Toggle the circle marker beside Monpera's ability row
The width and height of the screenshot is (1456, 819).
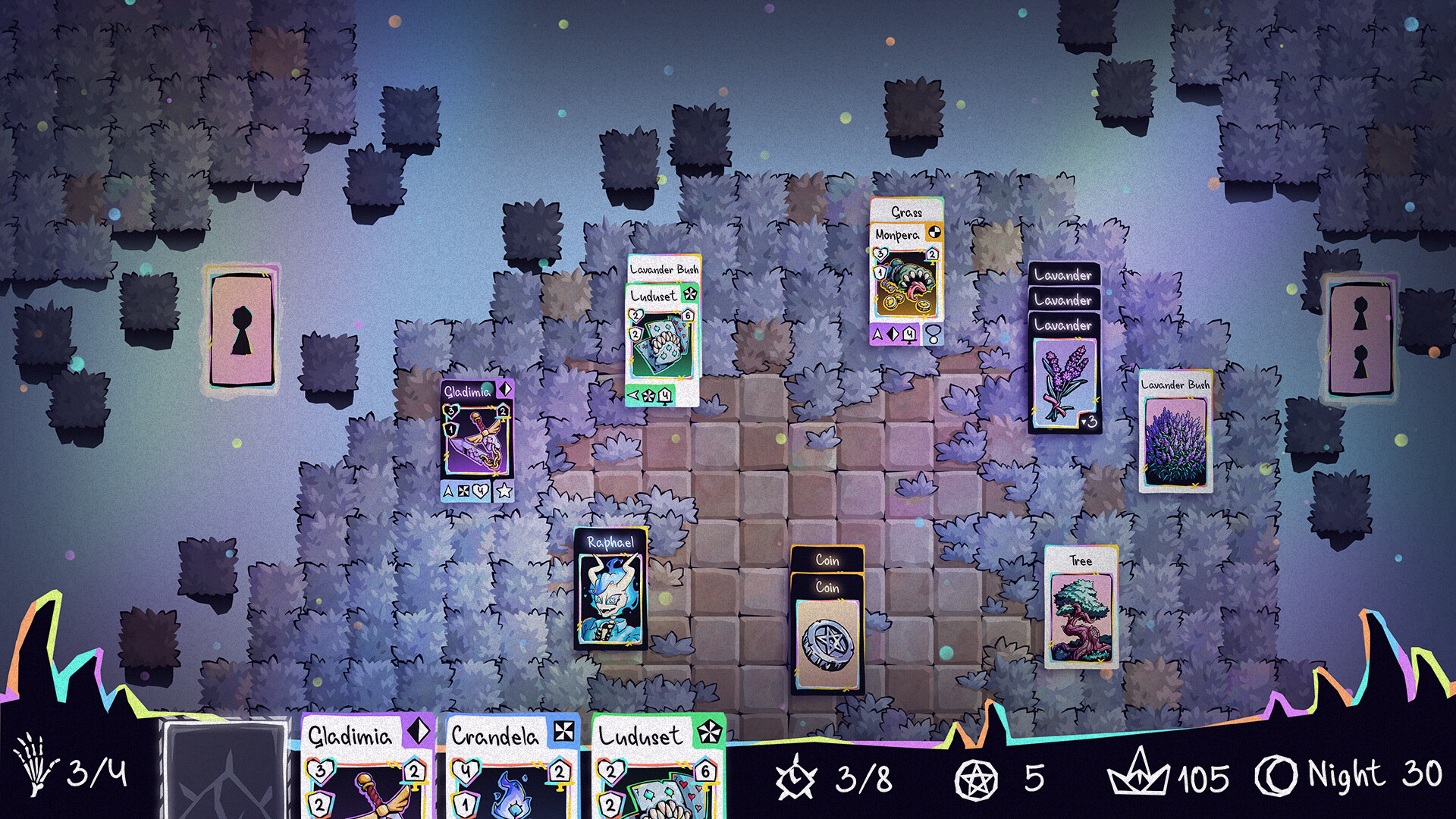(934, 335)
